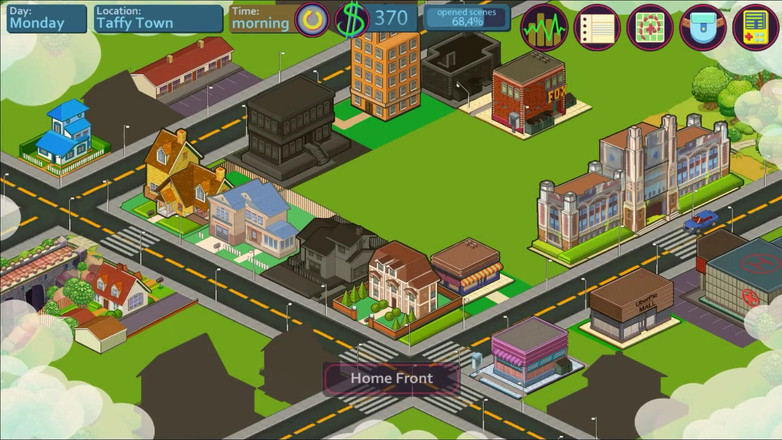Open the blue bag inventory icon

coord(703,26)
